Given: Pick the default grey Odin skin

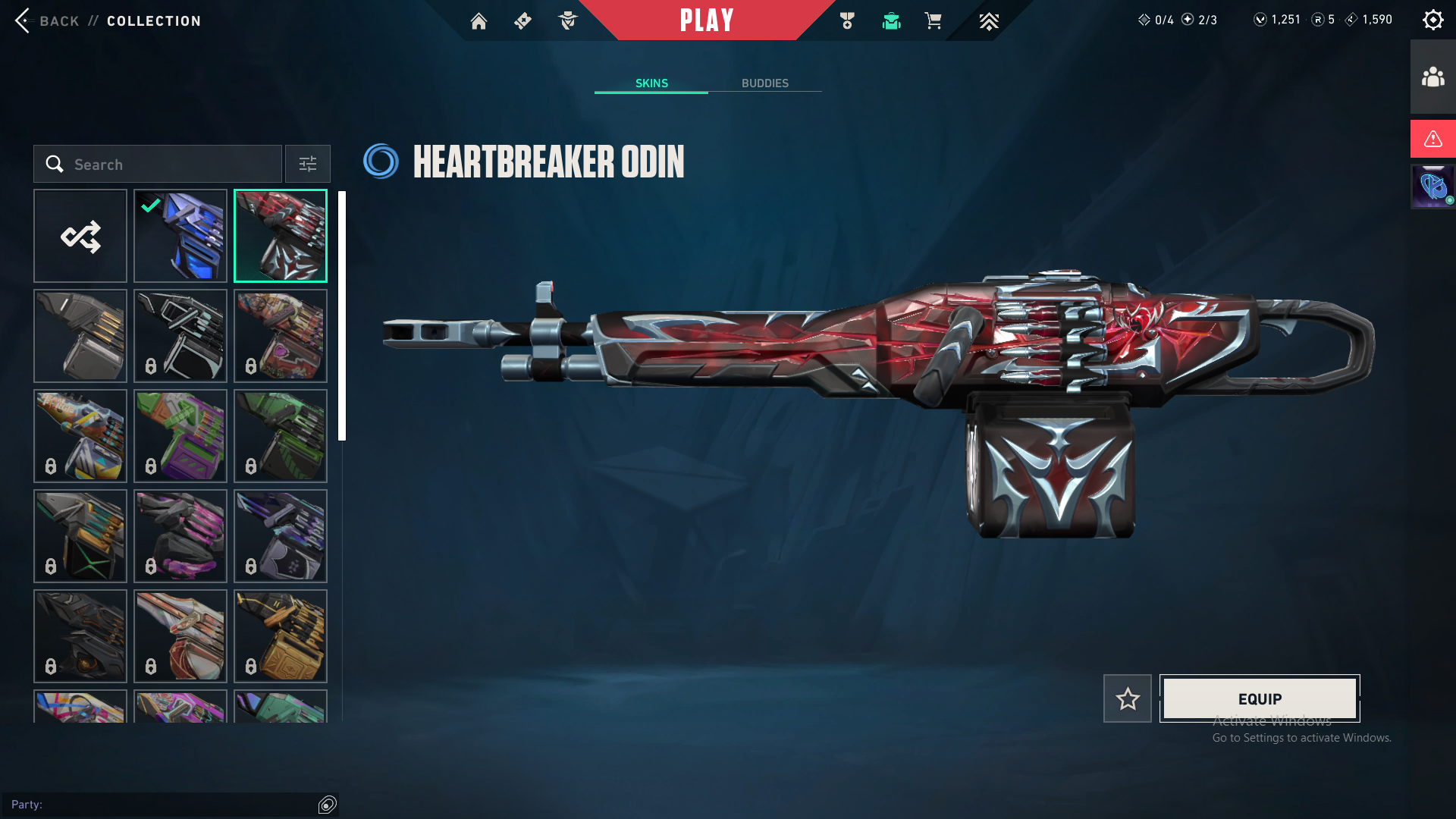Looking at the screenshot, I should click(x=80, y=336).
